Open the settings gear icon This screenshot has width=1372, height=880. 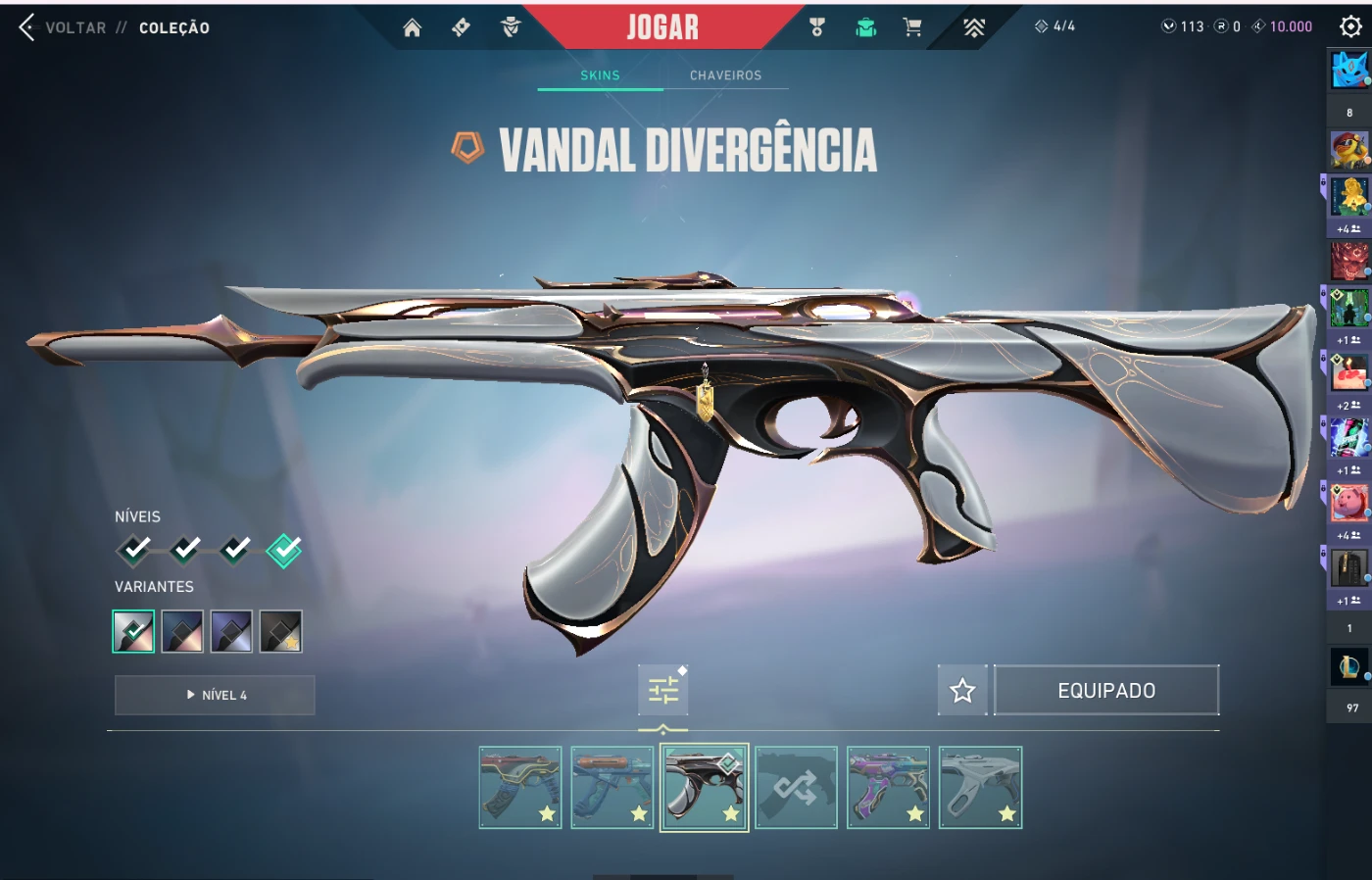[x=1350, y=26]
